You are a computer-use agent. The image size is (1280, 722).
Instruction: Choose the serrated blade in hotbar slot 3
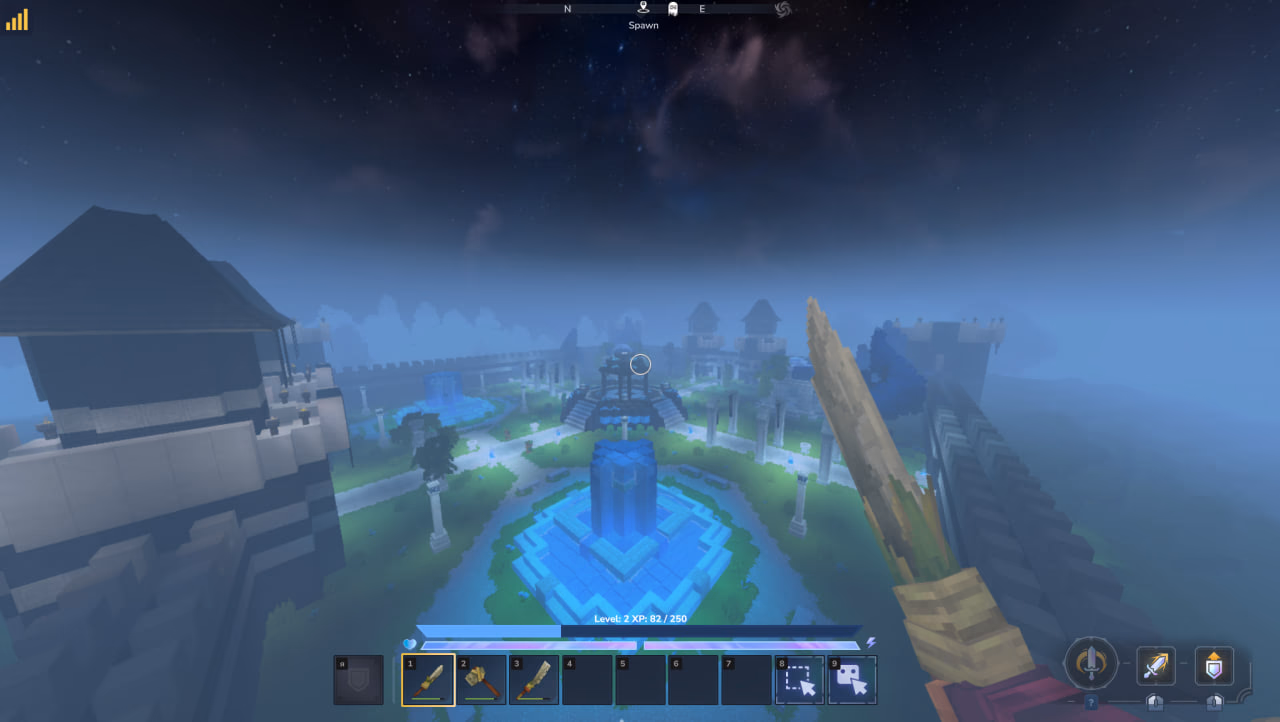coord(534,680)
